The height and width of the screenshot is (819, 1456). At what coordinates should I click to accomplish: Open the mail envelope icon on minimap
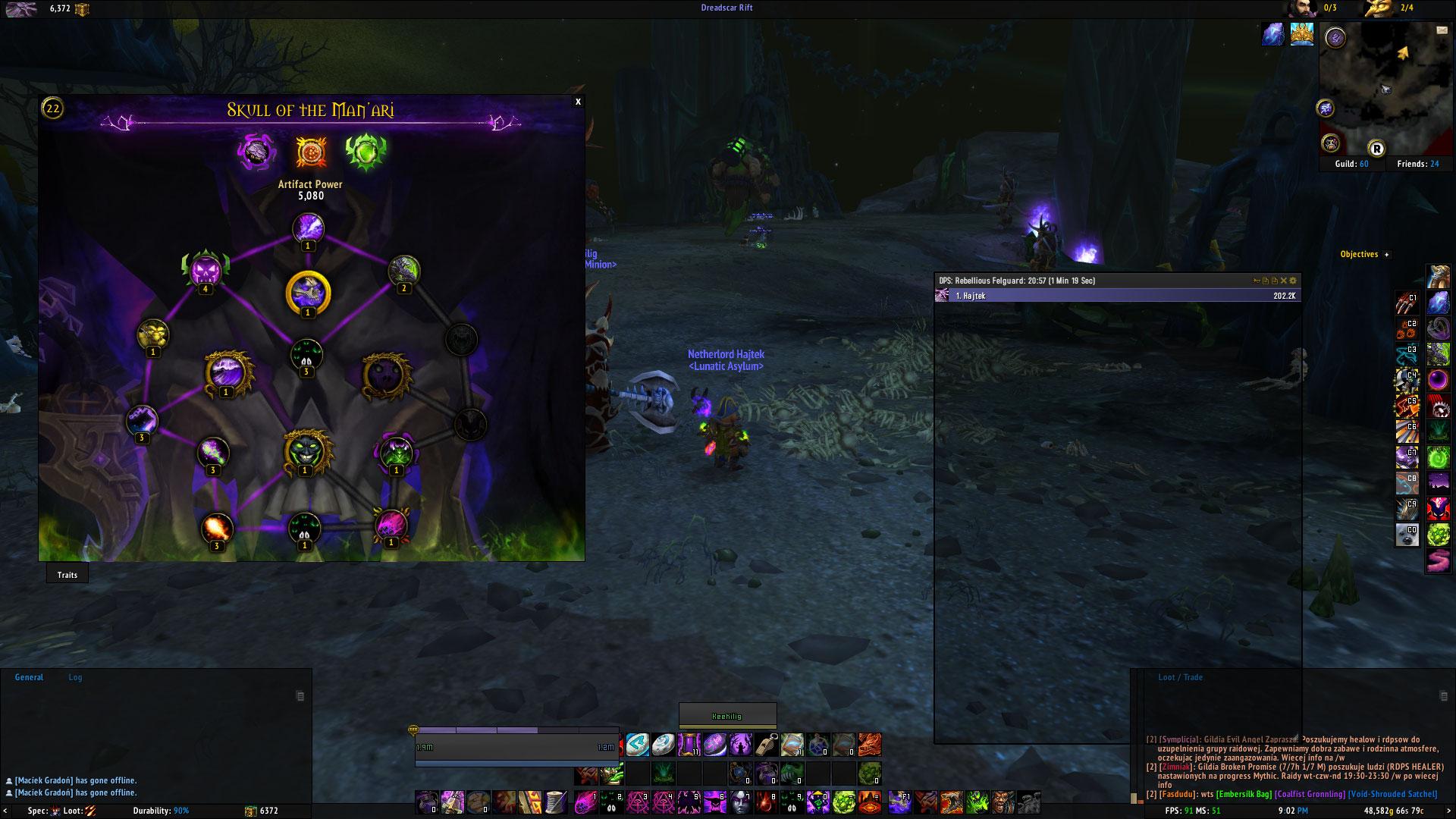[1442, 30]
